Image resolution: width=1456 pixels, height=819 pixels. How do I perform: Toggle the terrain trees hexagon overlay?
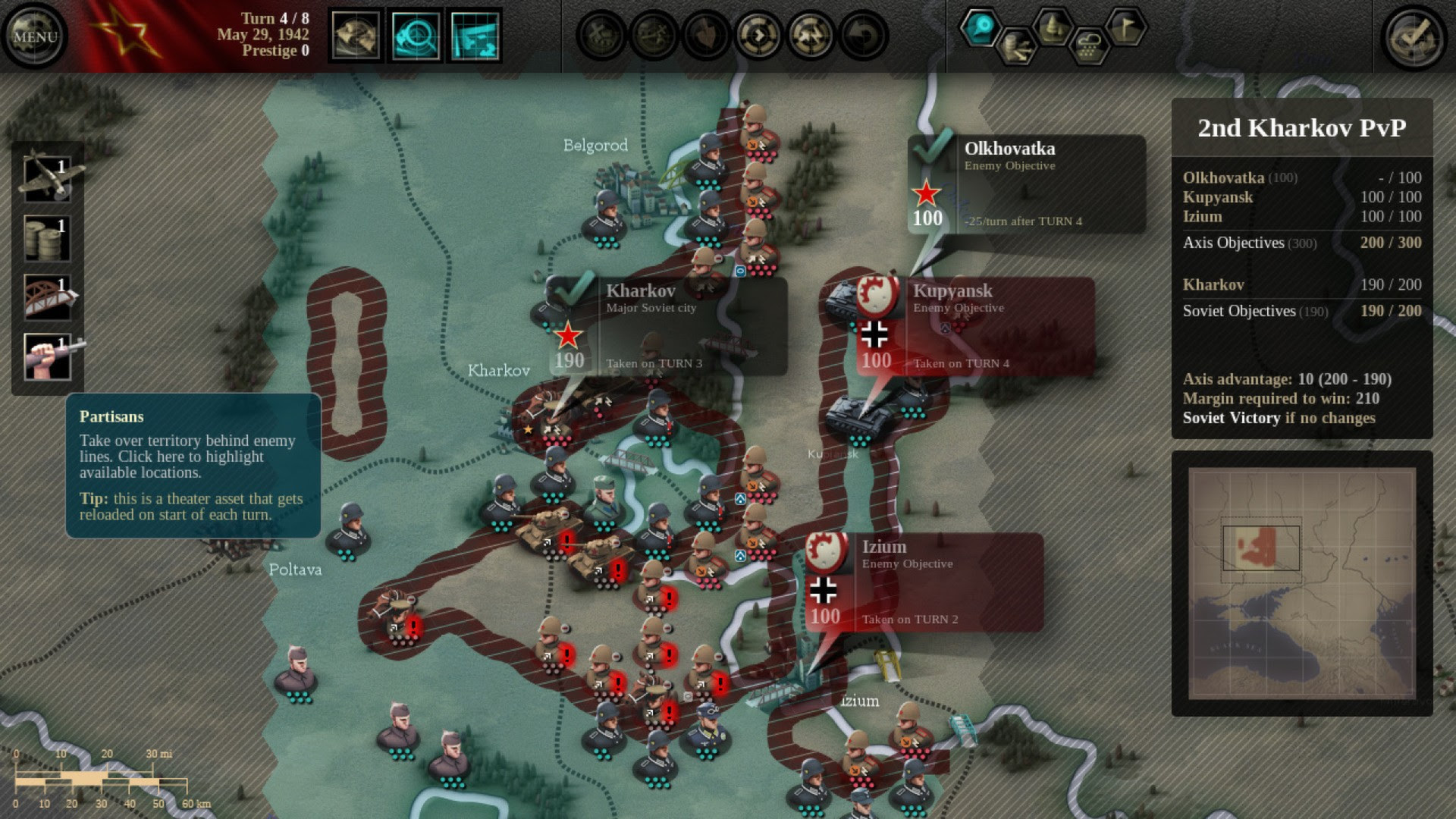pos(1053,27)
